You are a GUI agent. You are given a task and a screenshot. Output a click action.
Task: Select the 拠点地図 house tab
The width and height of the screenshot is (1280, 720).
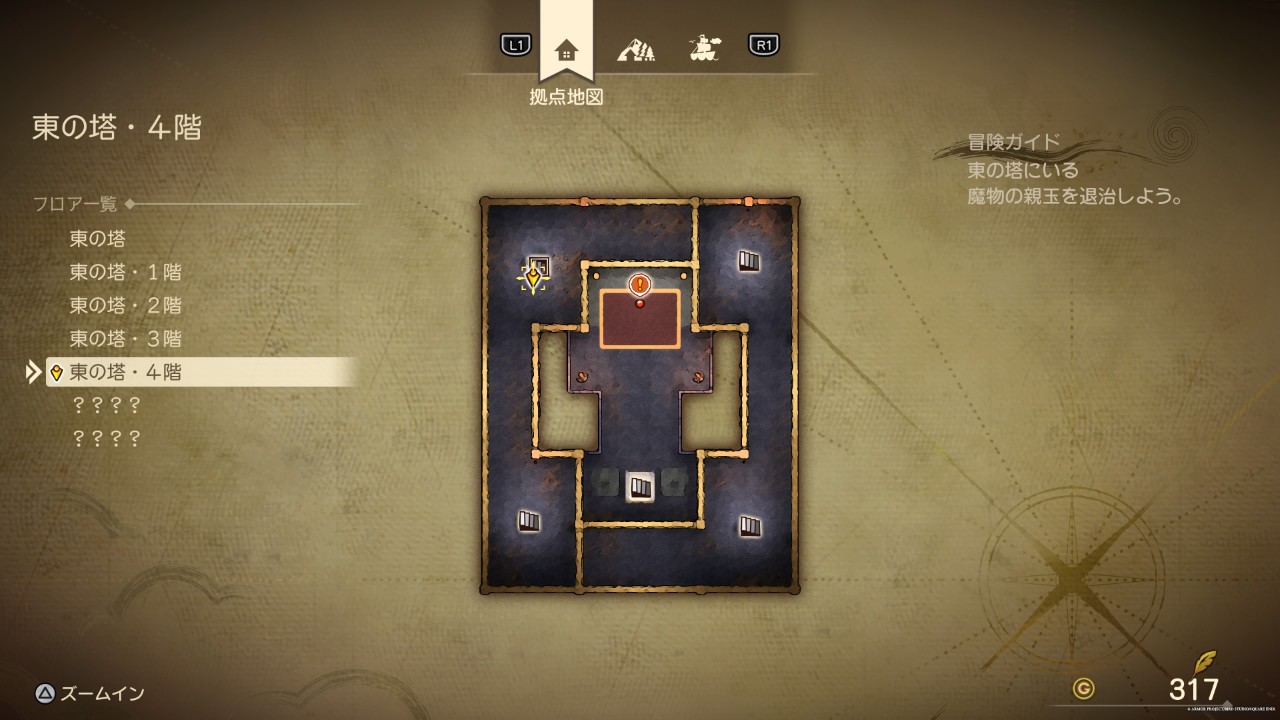(566, 50)
